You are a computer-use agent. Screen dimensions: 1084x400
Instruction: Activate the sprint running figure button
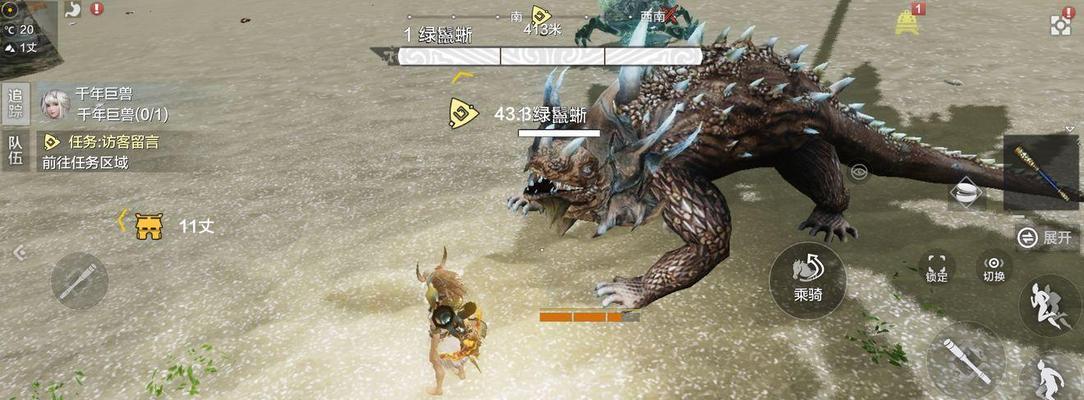1048,305
